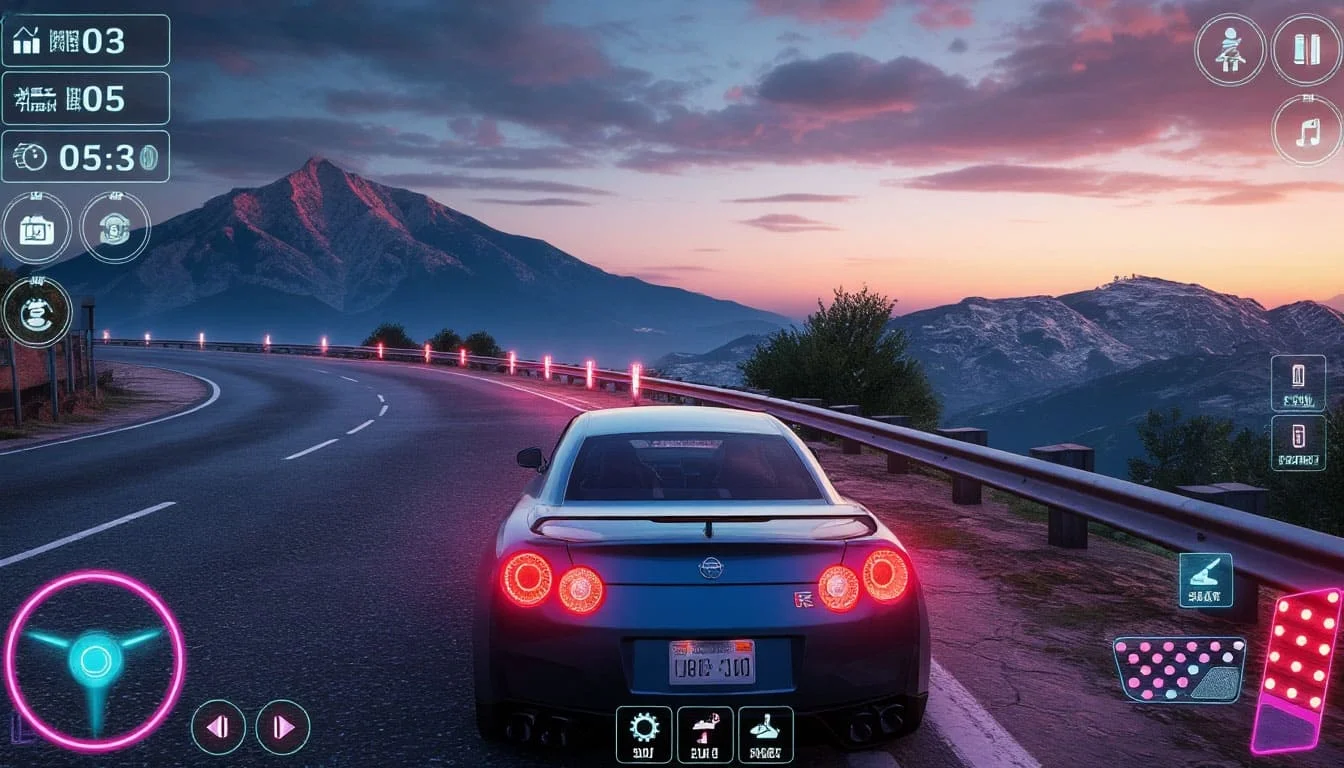Open the camera view button

[36, 228]
